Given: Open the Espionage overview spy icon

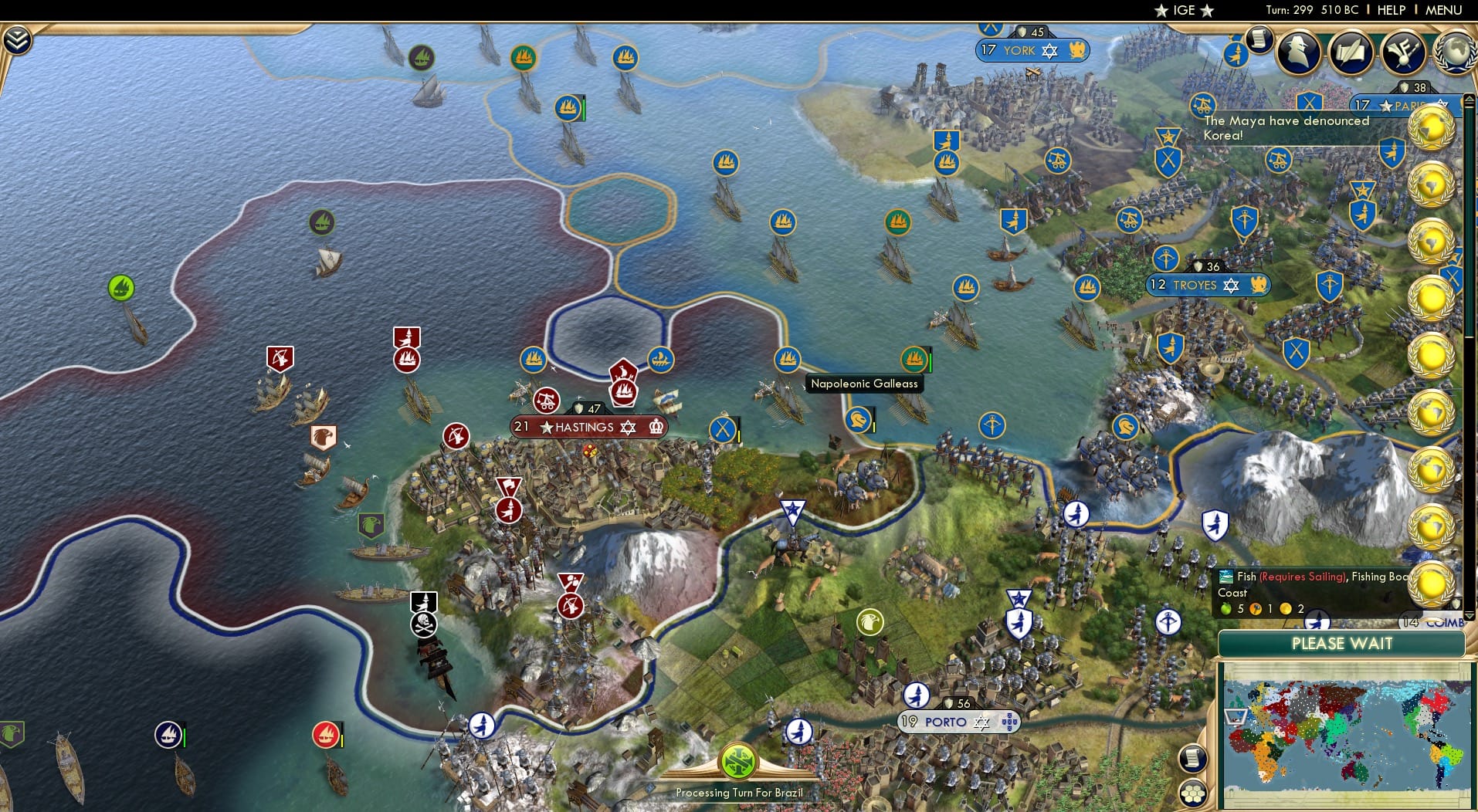Looking at the screenshot, I should [x=1298, y=52].
